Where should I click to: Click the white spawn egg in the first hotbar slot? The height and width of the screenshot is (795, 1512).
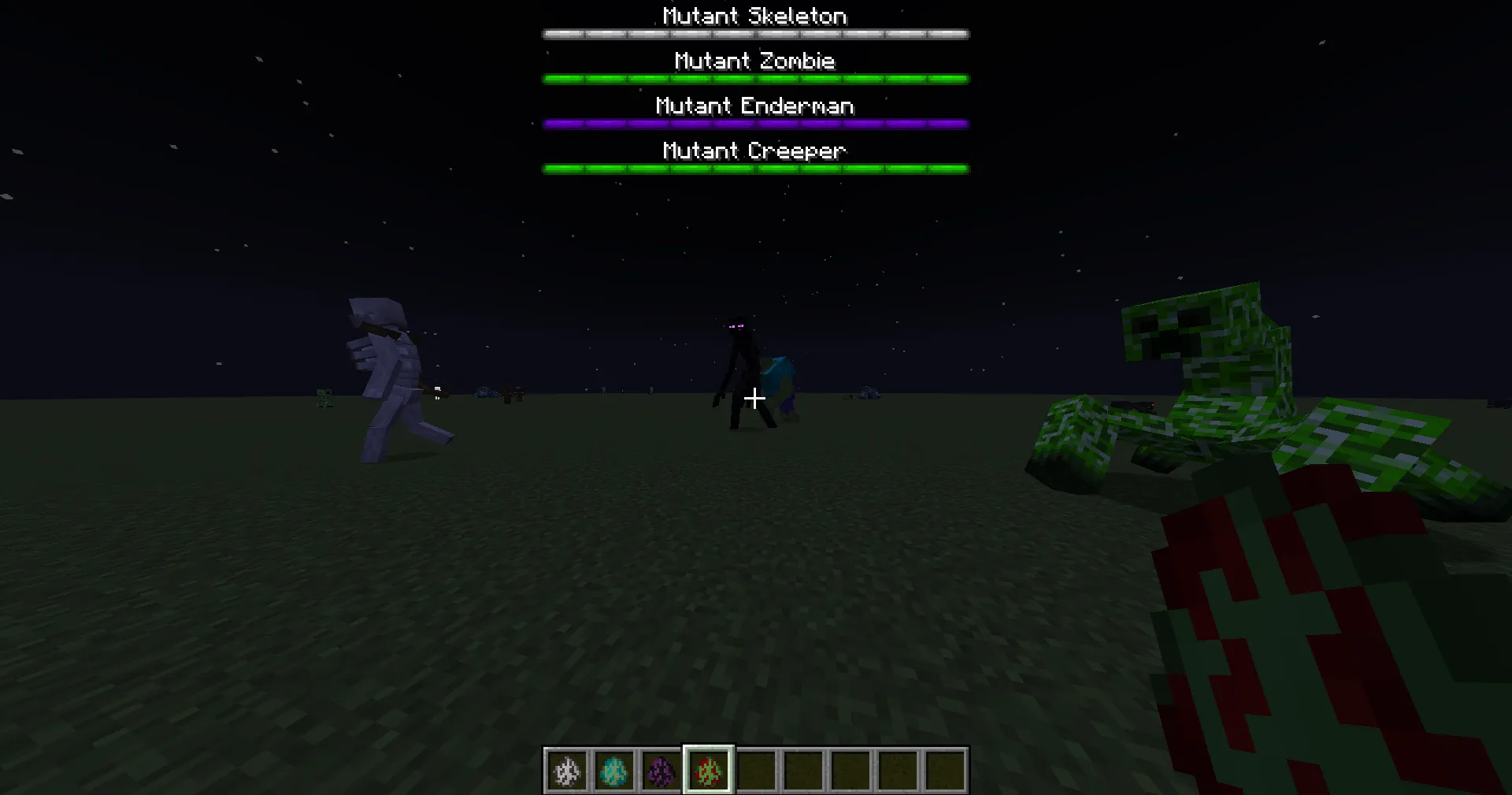tap(567, 771)
